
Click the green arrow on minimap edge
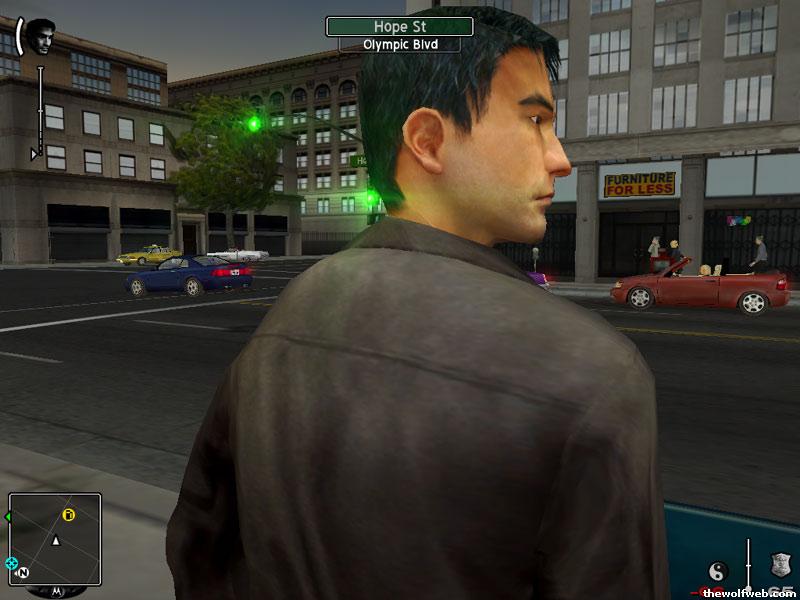tap(8, 517)
